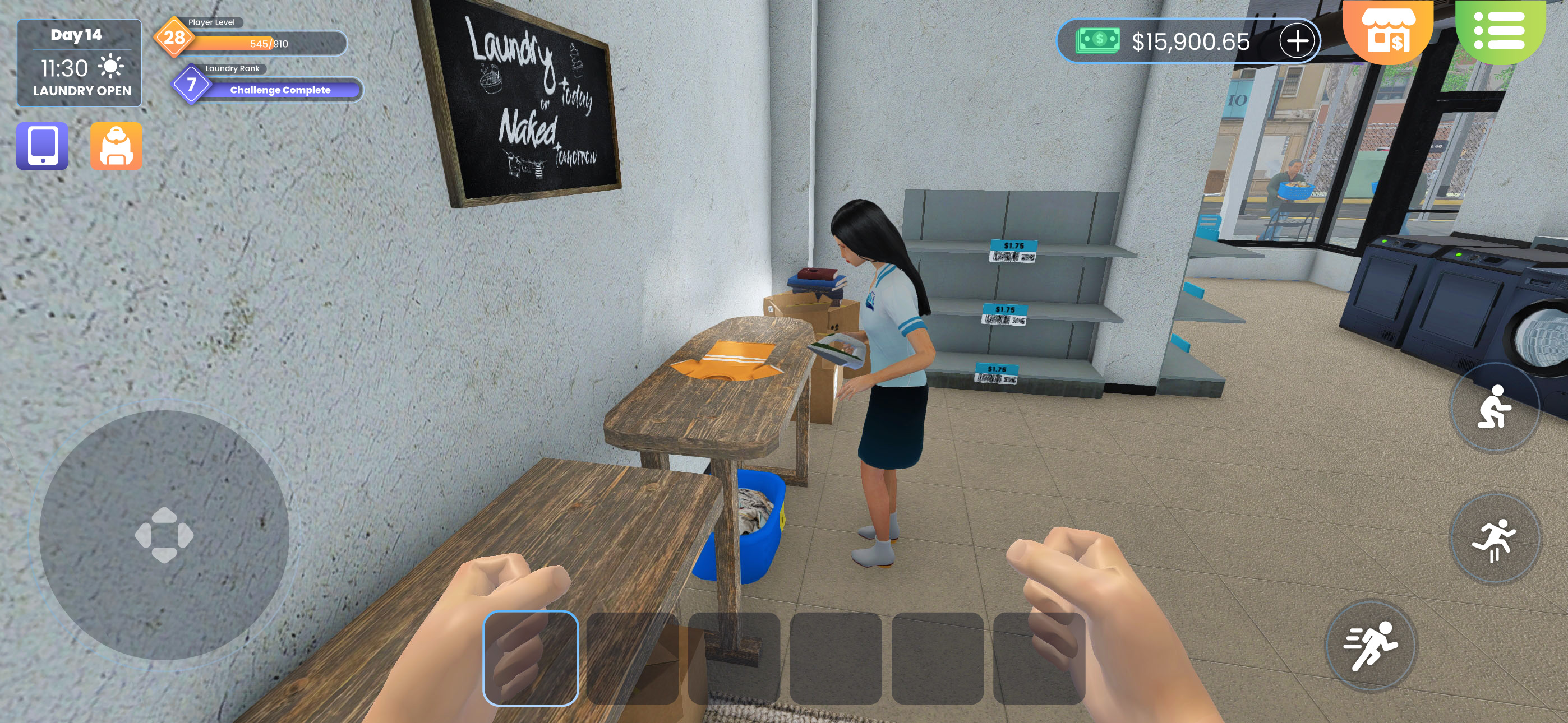Open the Challenge Complete banner
This screenshot has width=1568, height=723.
(x=281, y=90)
